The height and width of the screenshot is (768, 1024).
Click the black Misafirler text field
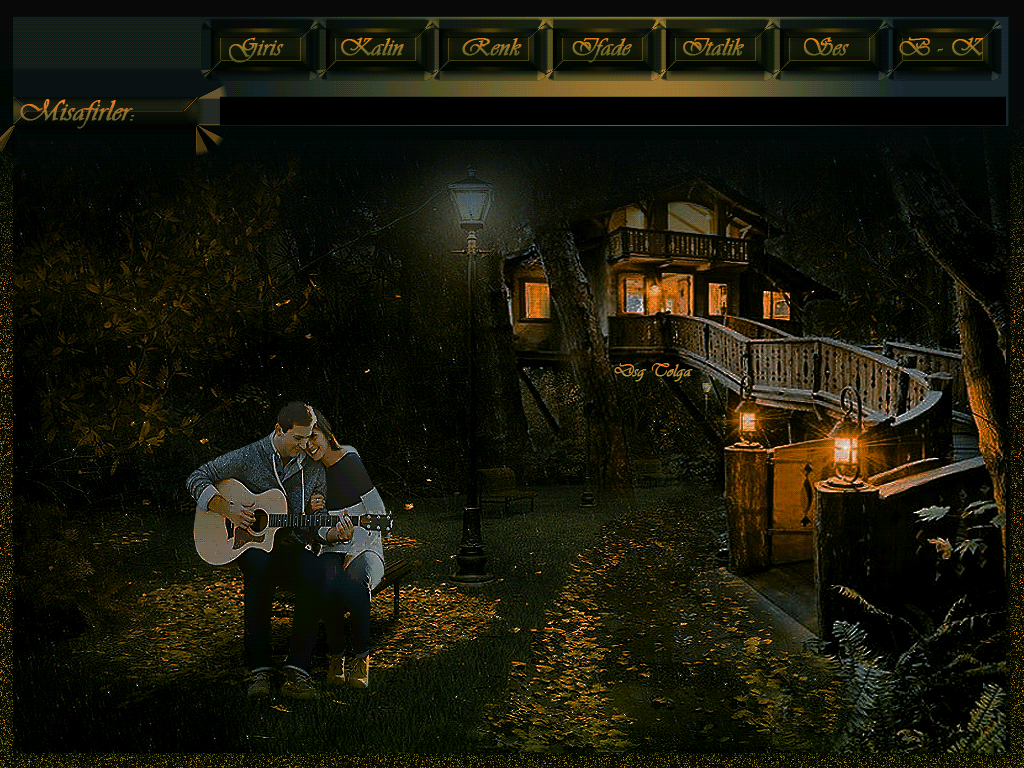pos(612,111)
